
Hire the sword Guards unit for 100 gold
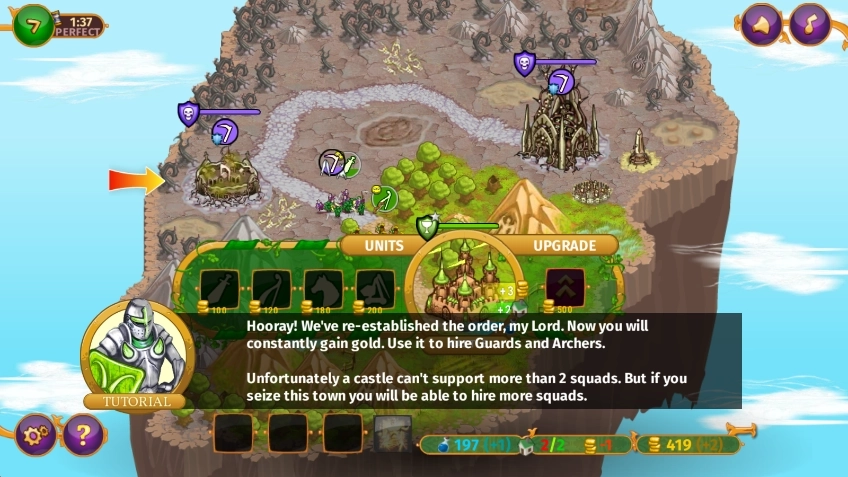[219, 289]
